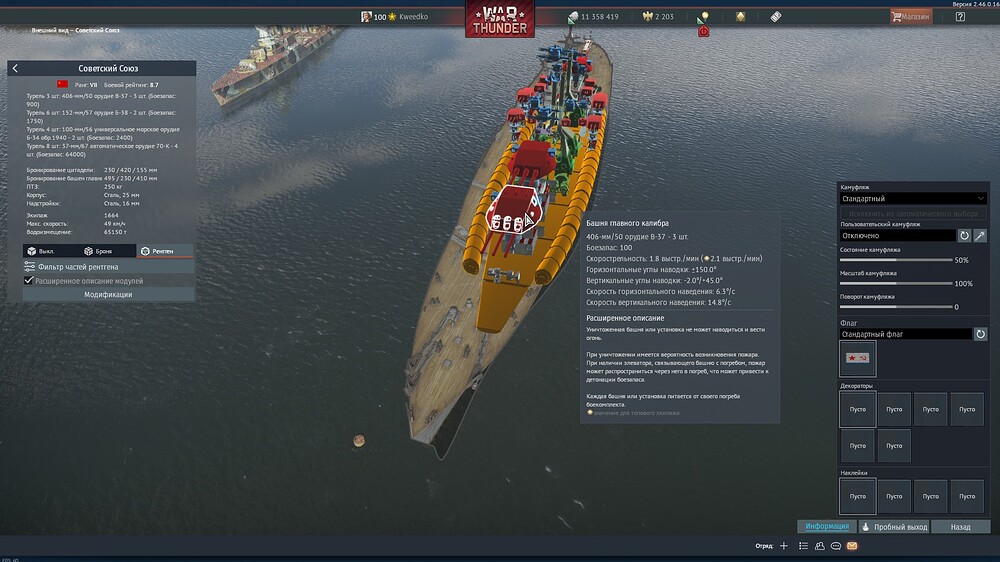Adjust the Состояние камуфляжа slider

tap(896, 260)
